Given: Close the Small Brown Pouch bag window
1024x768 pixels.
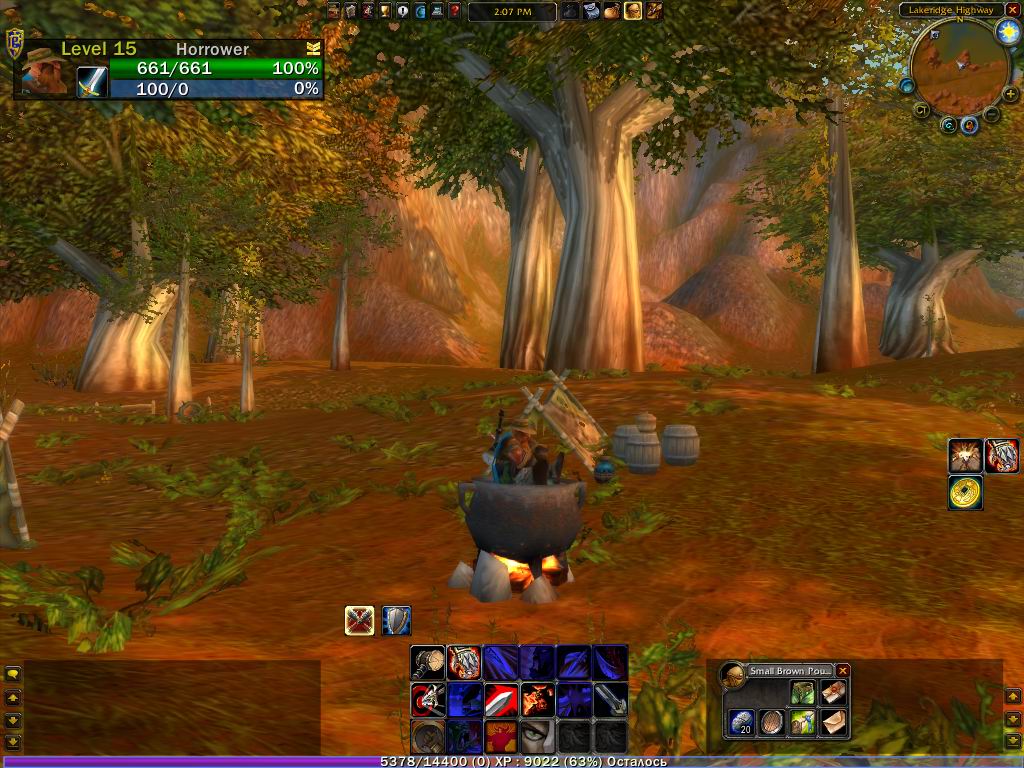Looking at the screenshot, I should [843, 671].
